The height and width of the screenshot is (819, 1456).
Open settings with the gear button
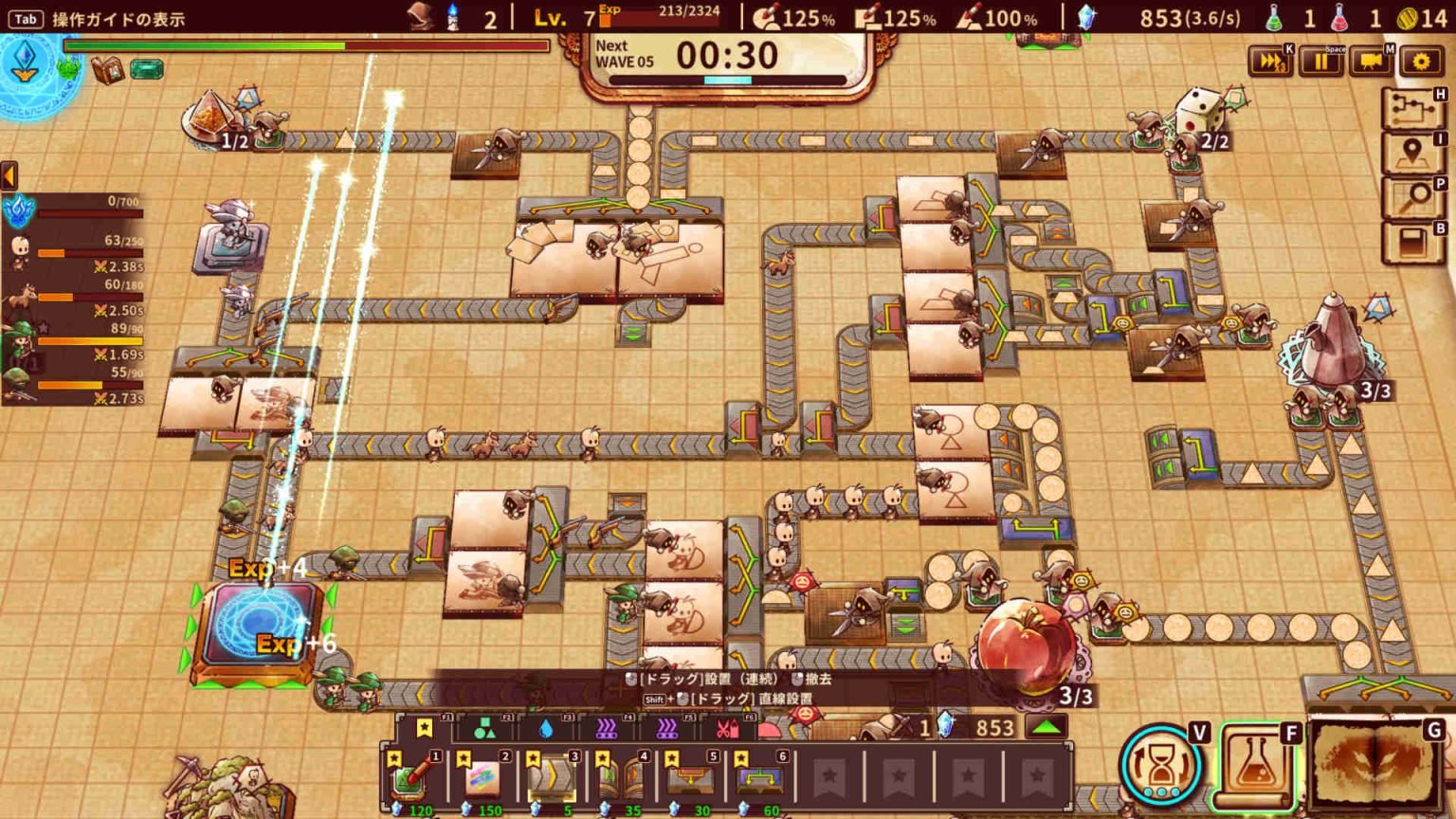point(1420,62)
